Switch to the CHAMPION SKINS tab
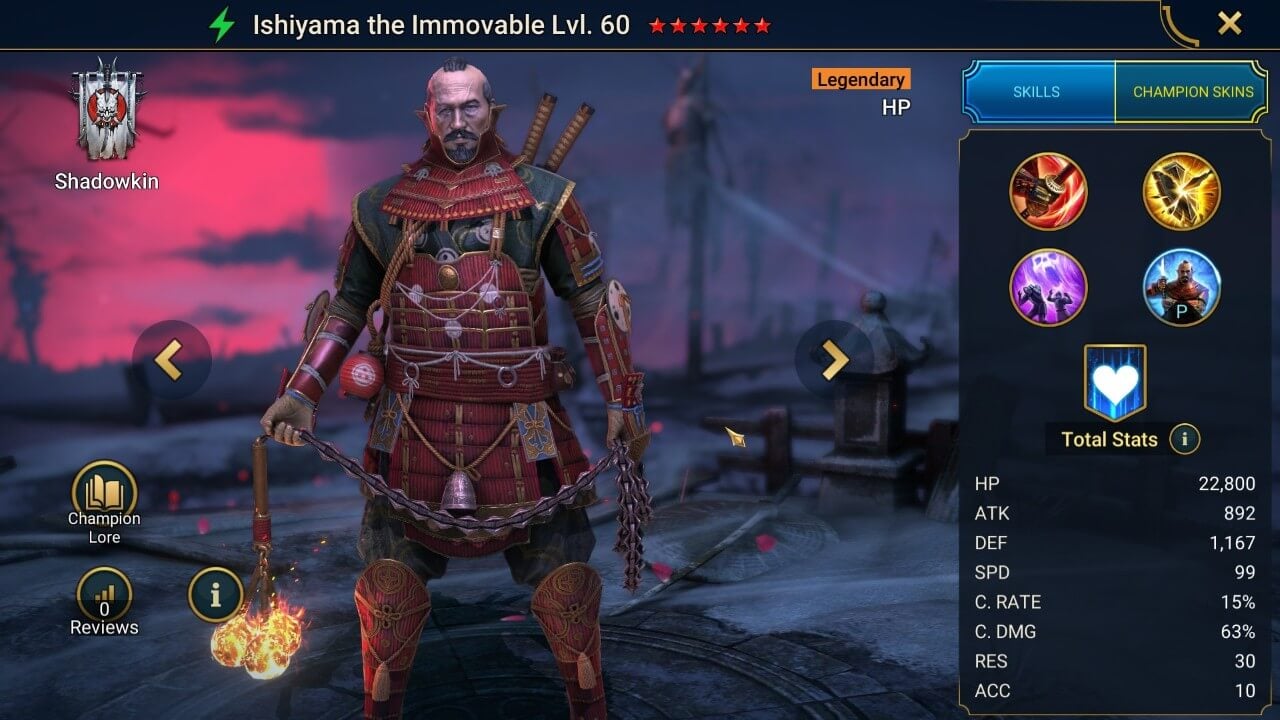Screen dimensions: 1280x720 1192,91
